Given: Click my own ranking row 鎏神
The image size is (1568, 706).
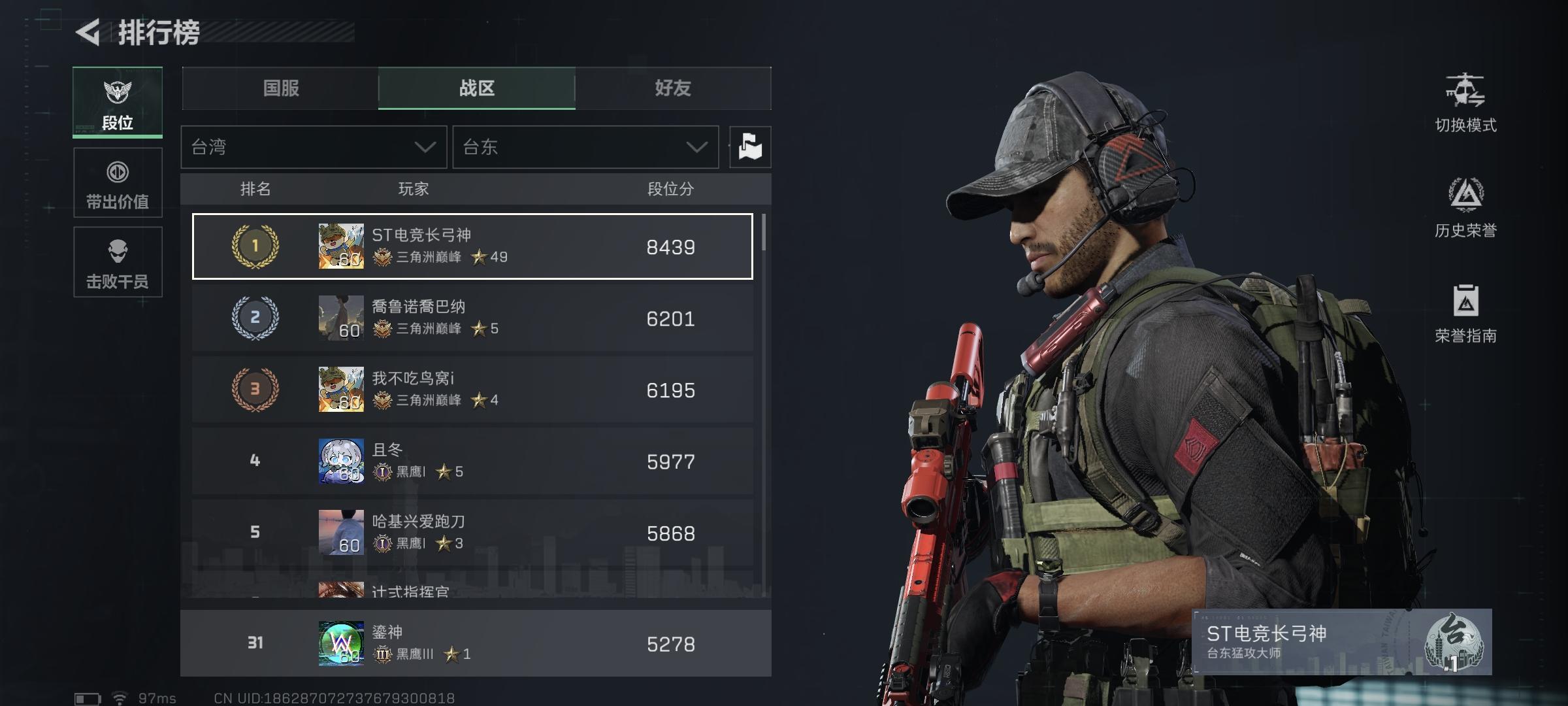Looking at the screenshot, I should click(x=476, y=643).
